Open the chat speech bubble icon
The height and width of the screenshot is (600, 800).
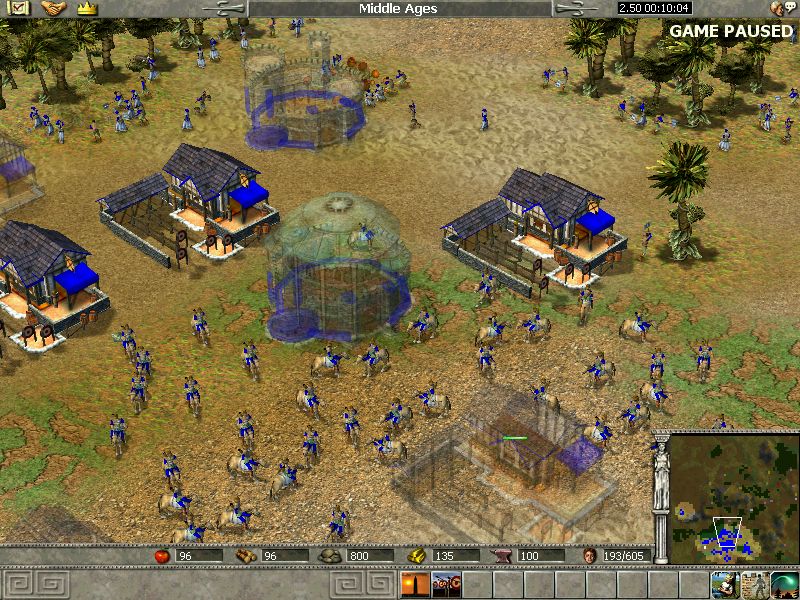click(x=778, y=8)
